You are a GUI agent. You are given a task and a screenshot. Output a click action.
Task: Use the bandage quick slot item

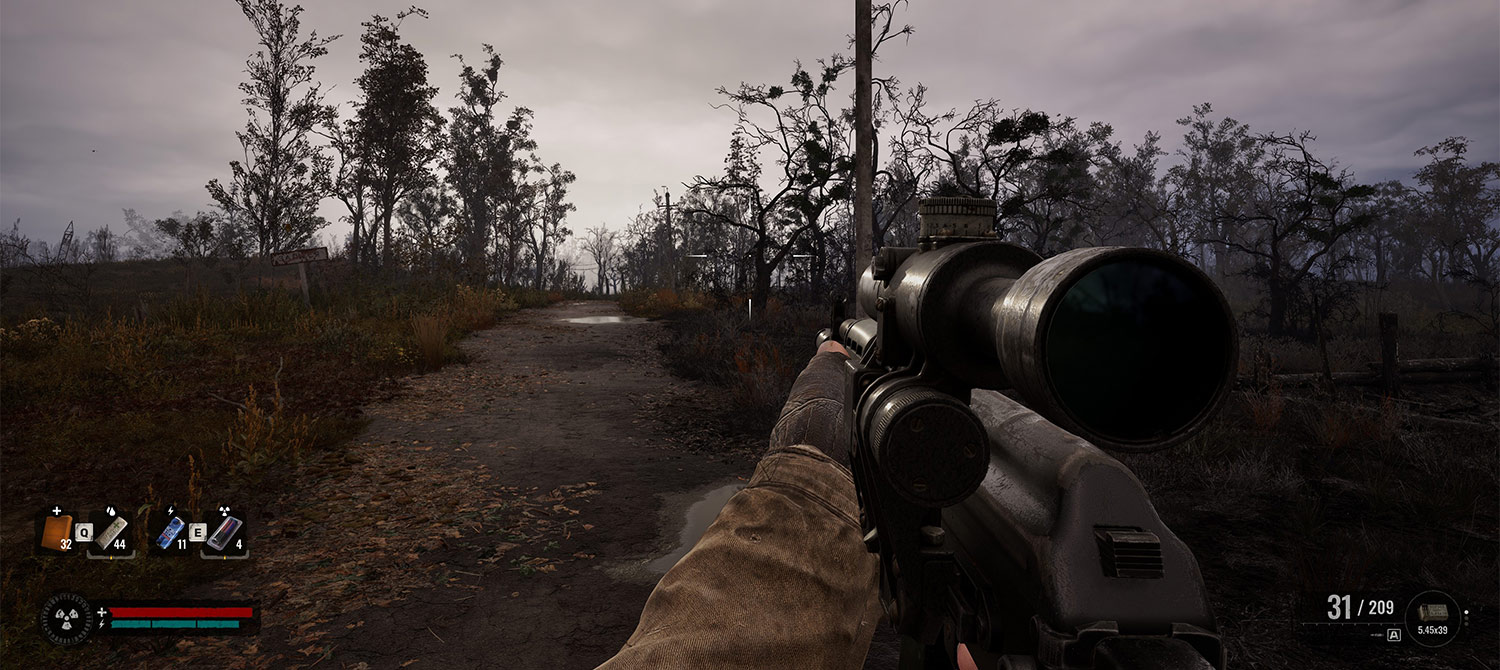(111, 532)
